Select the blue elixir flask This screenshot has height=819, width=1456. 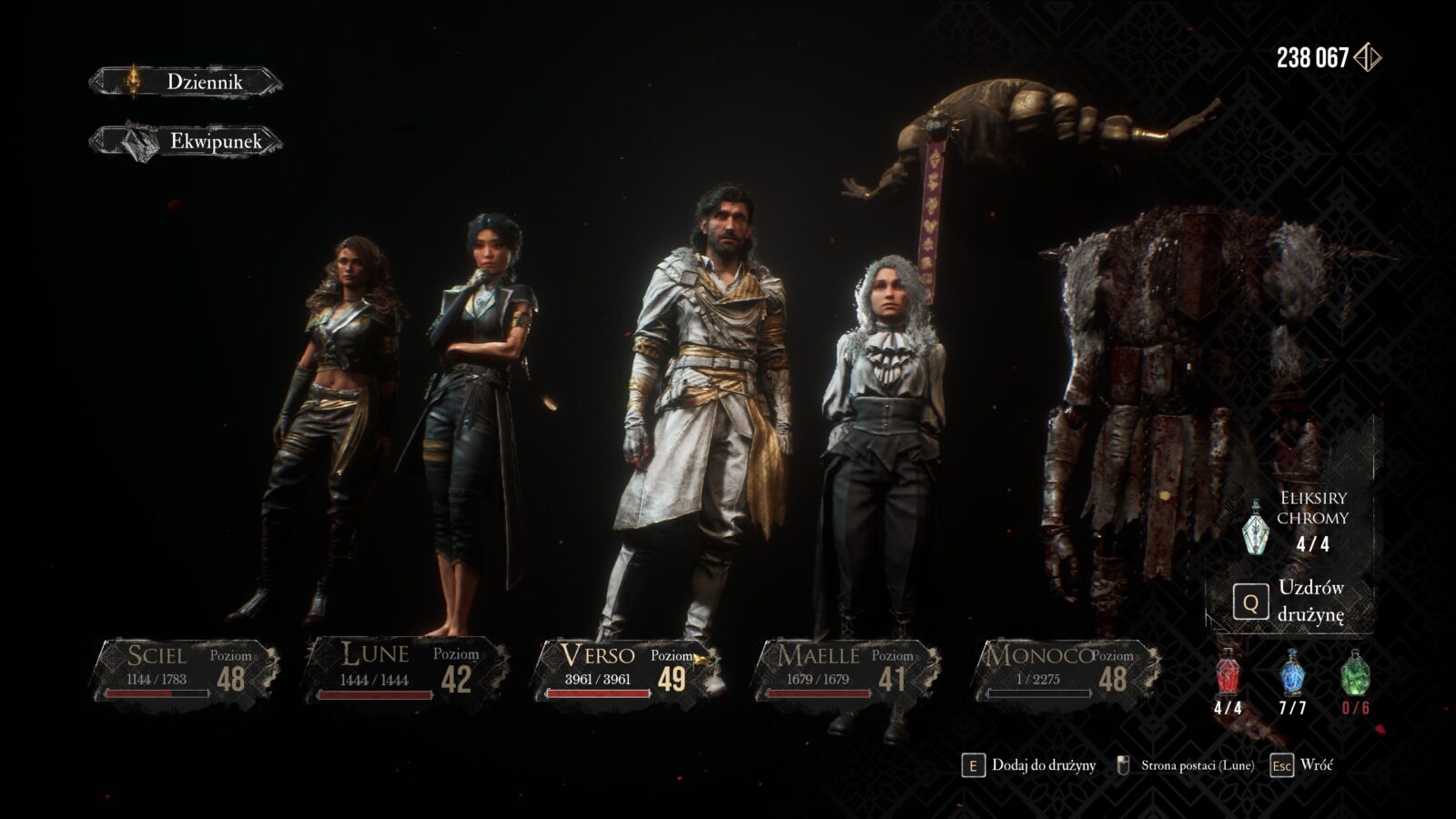[x=1292, y=674]
